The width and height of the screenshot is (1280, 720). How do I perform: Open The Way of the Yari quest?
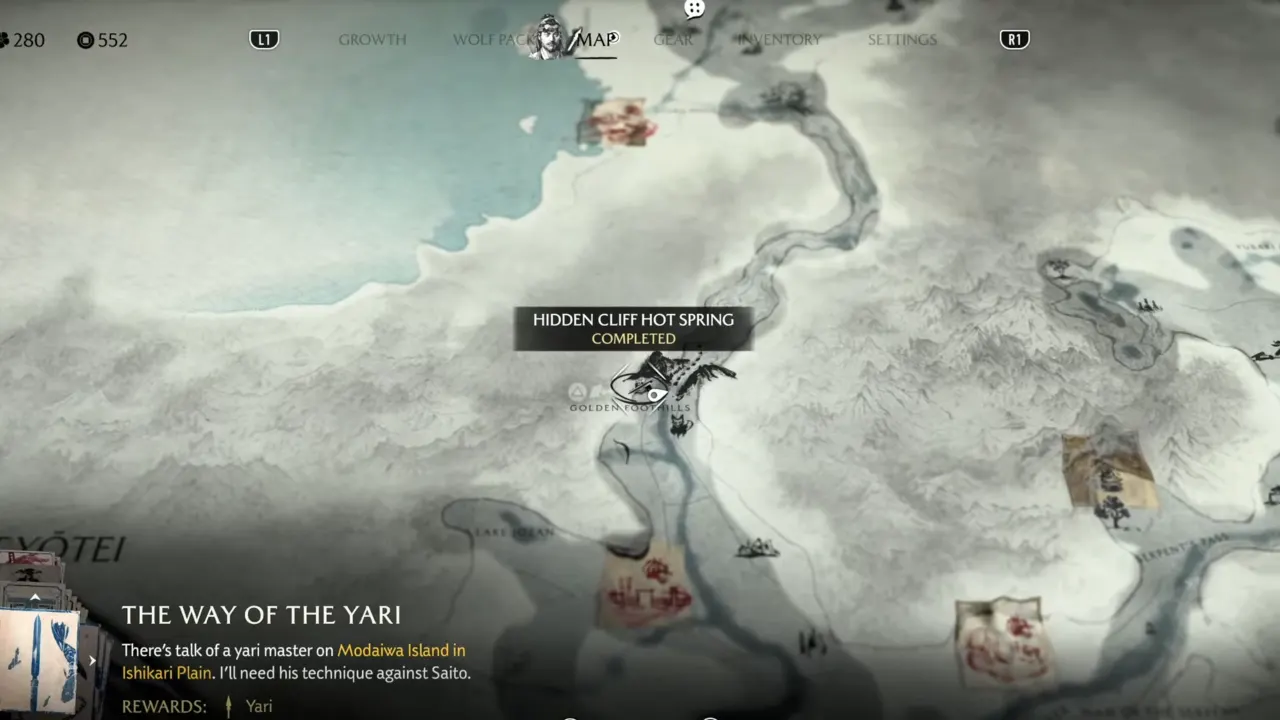(261, 614)
